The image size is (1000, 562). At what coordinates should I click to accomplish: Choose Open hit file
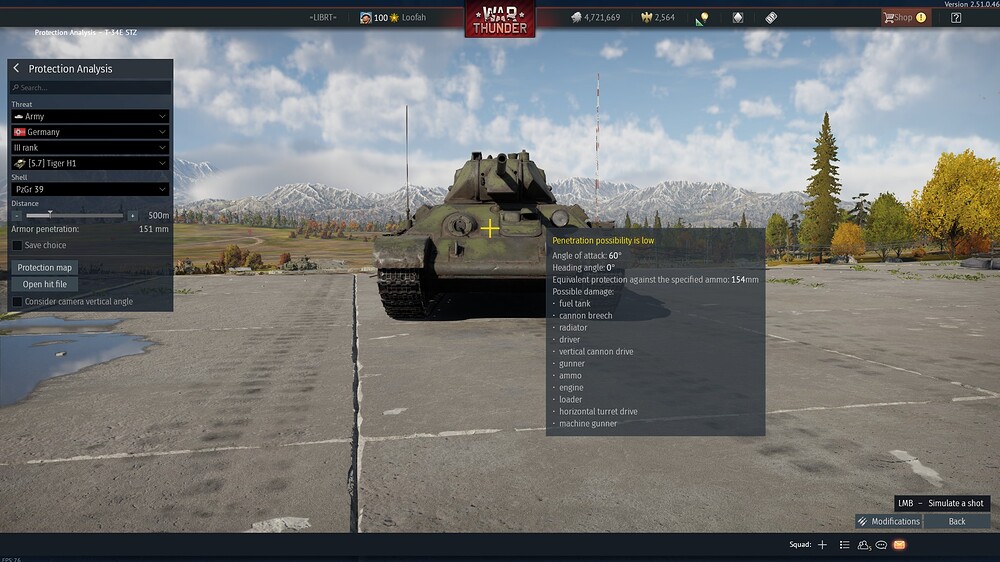click(45, 285)
